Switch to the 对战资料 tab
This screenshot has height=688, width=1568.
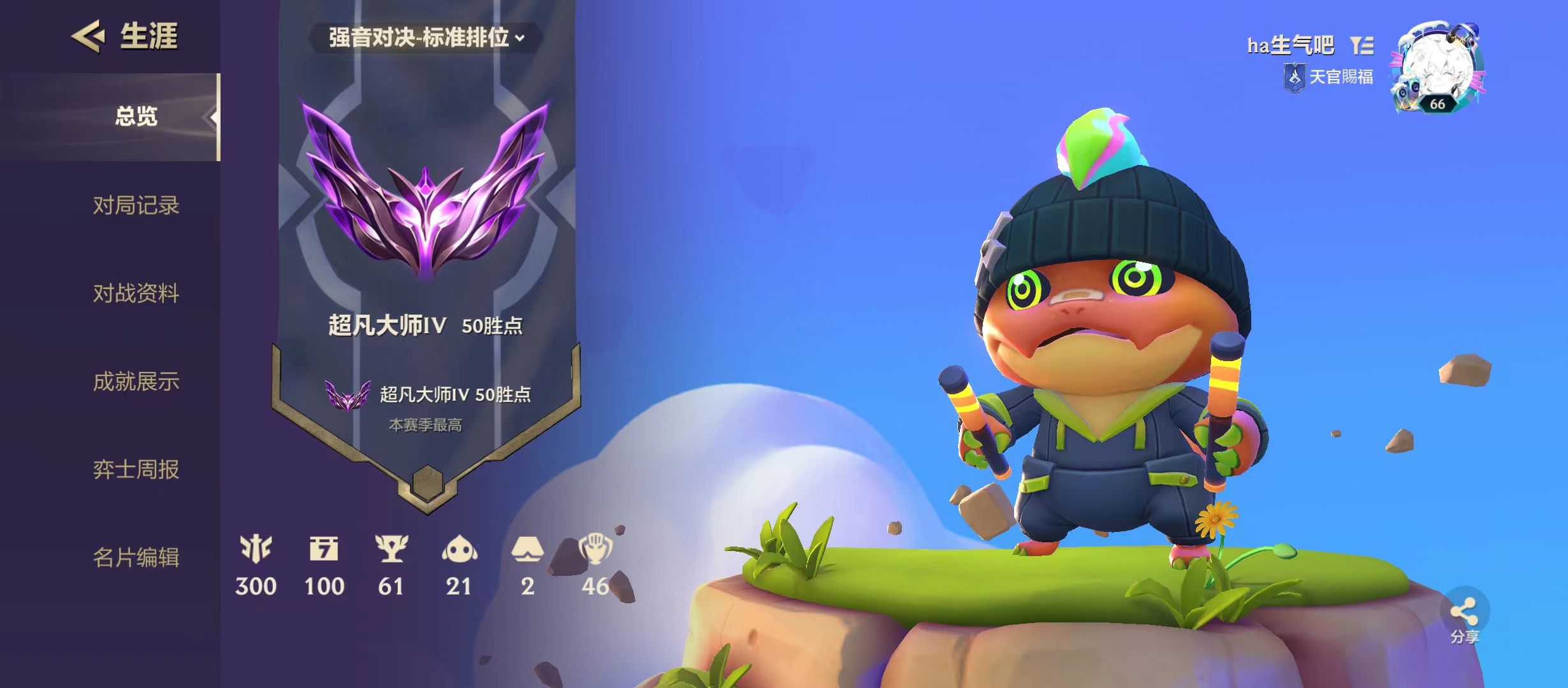pyautogui.click(x=136, y=294)
